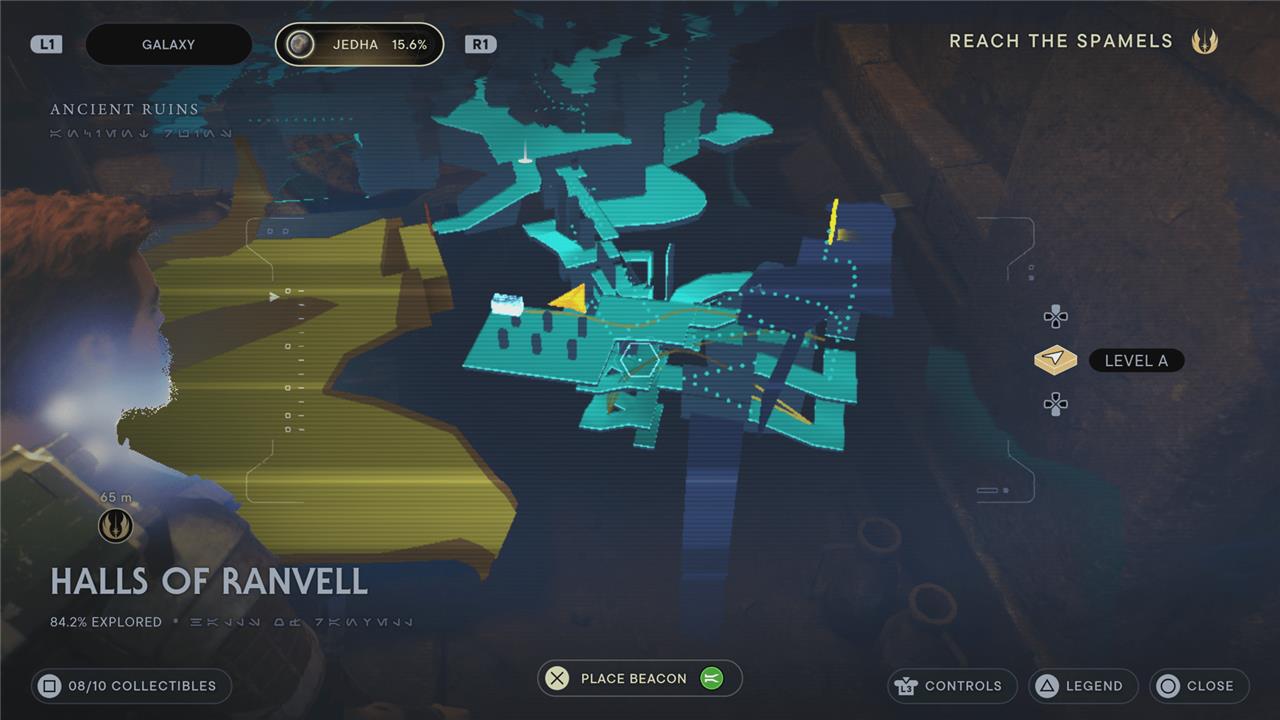Image resolution: width=1280 pixels, height=720 pixels.
Task: Select the Jedha planet tab
Action: pos(359,45)
